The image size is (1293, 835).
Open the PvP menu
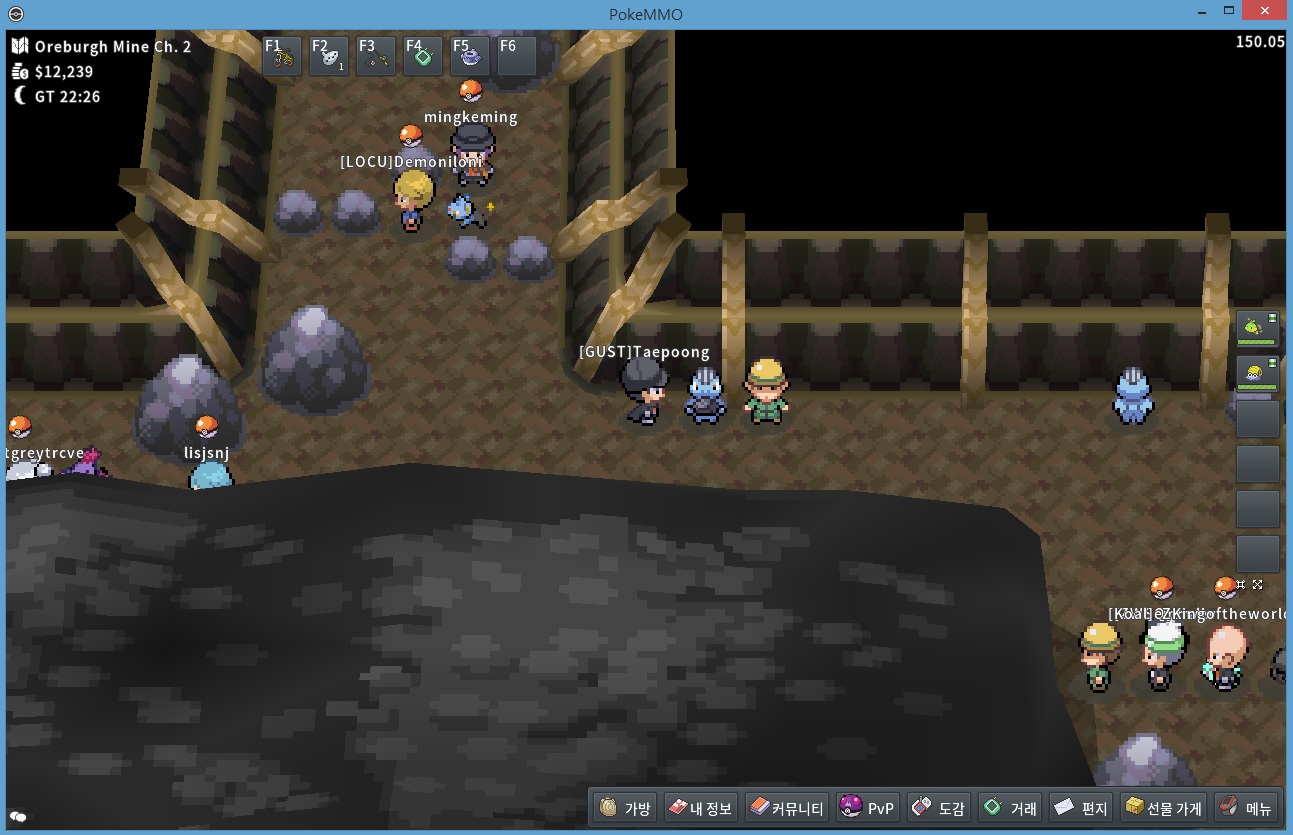(868, 808)
